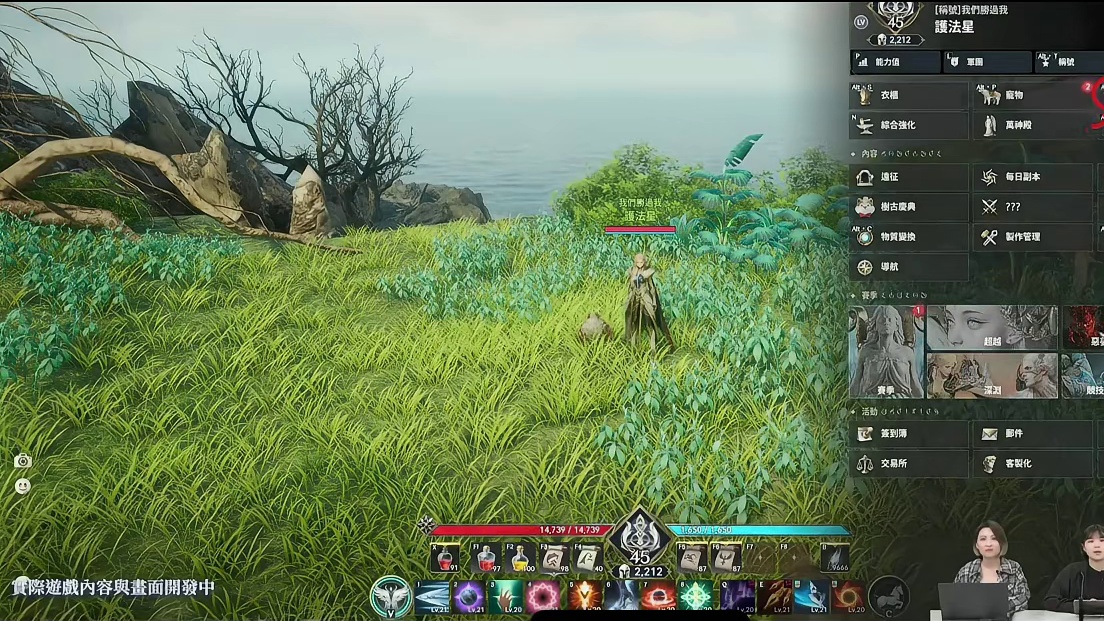
Task: Choose the 超越 content banner
Action: (x=991, y=327)
